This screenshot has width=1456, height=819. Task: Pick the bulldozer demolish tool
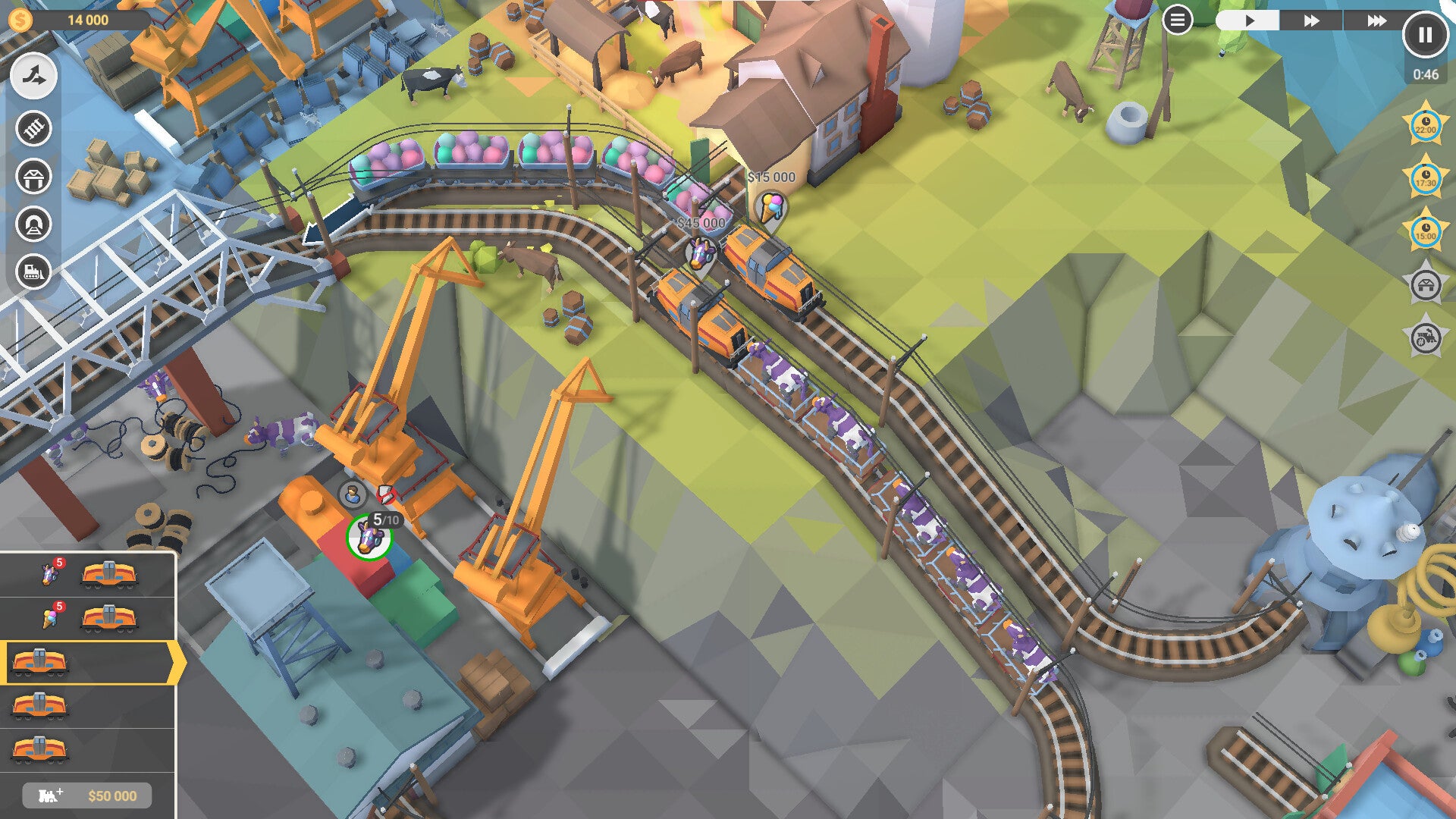pos(33,271)
